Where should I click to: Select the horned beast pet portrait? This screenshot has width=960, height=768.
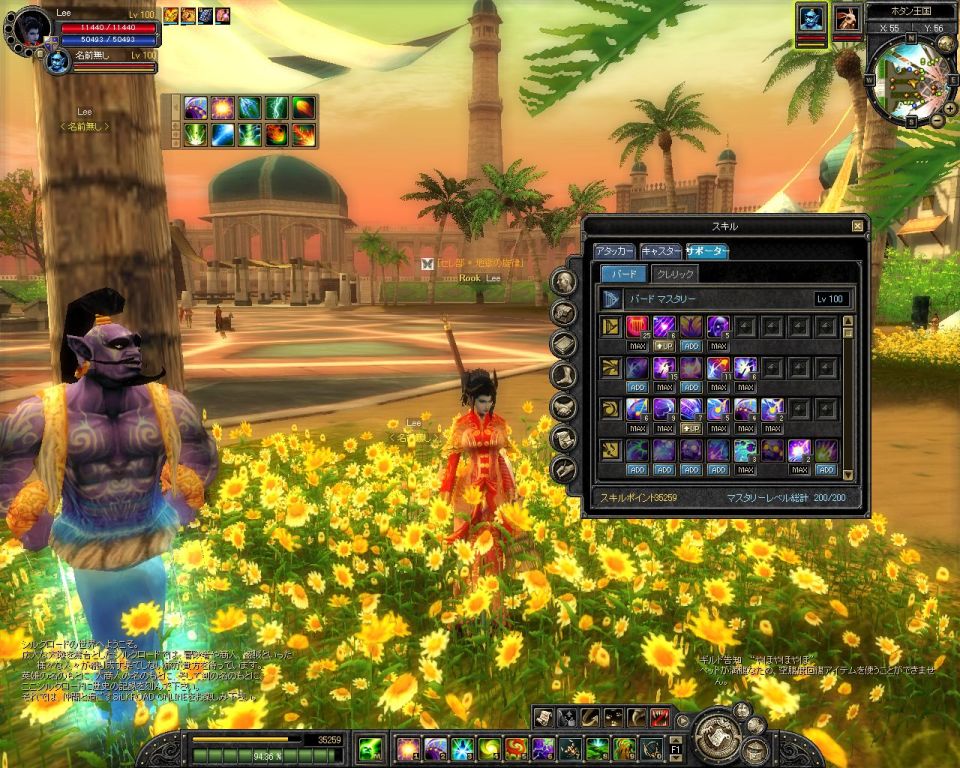coord(846,19)
